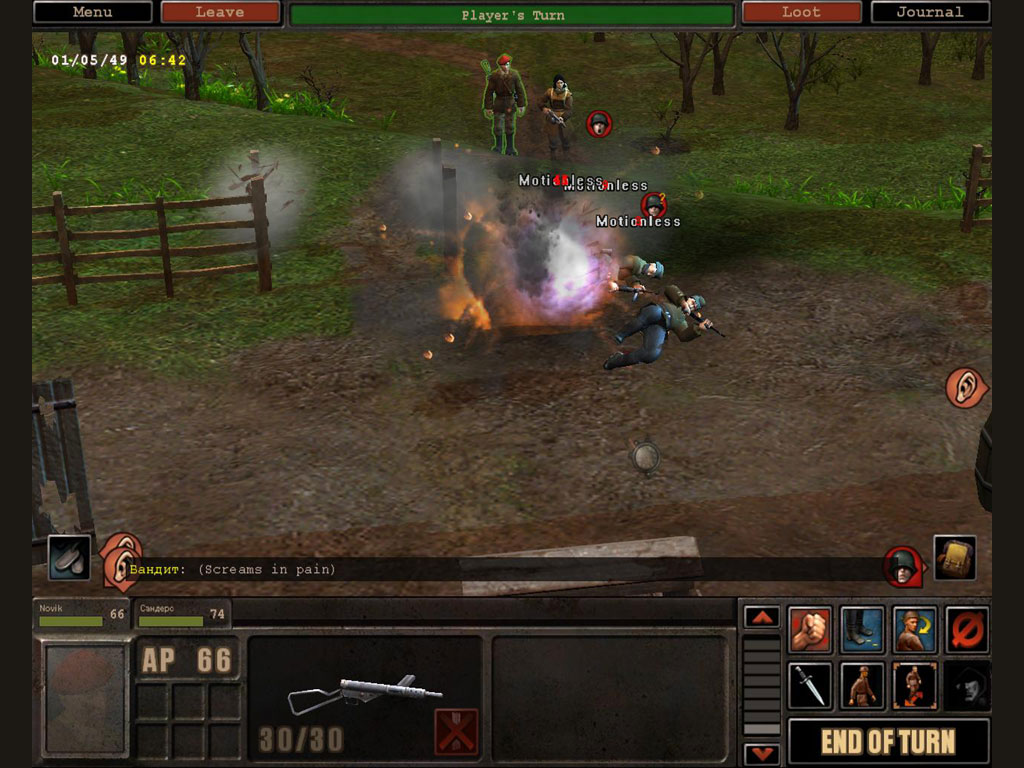End the current turn

(888, 741)
